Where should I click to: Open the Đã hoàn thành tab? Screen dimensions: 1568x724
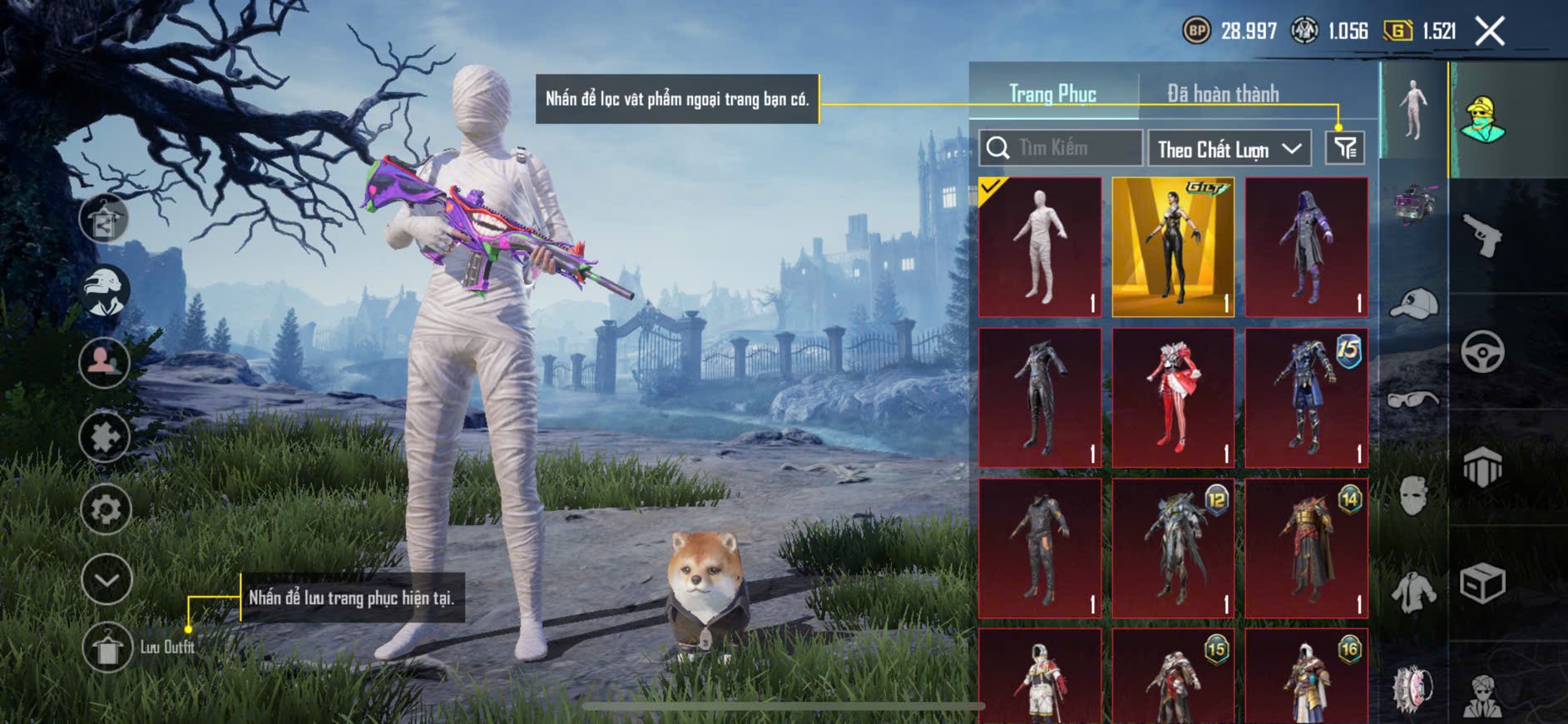click(1223, 94)
